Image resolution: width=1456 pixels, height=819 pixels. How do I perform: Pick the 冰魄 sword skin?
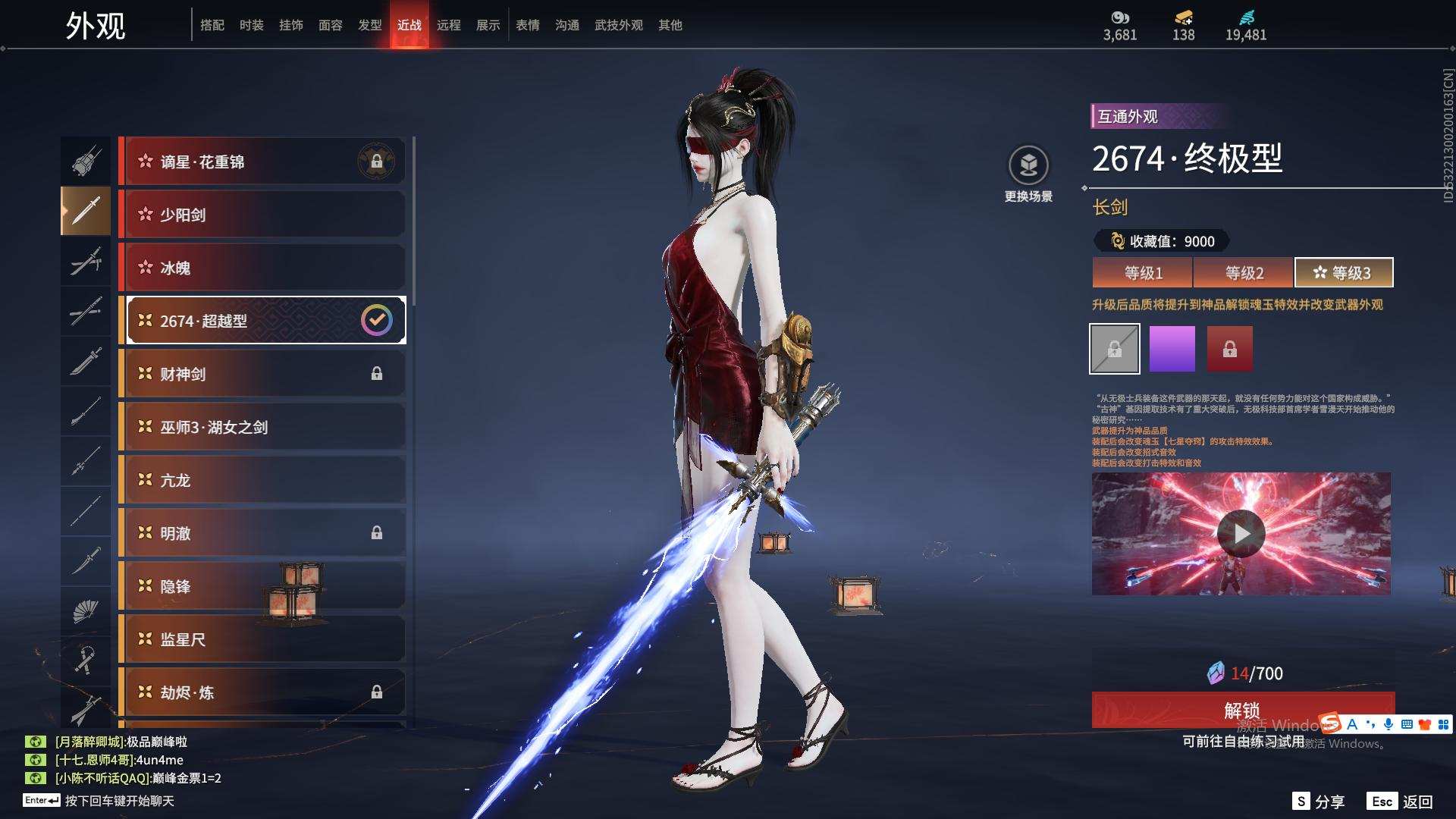pos(262,268)
